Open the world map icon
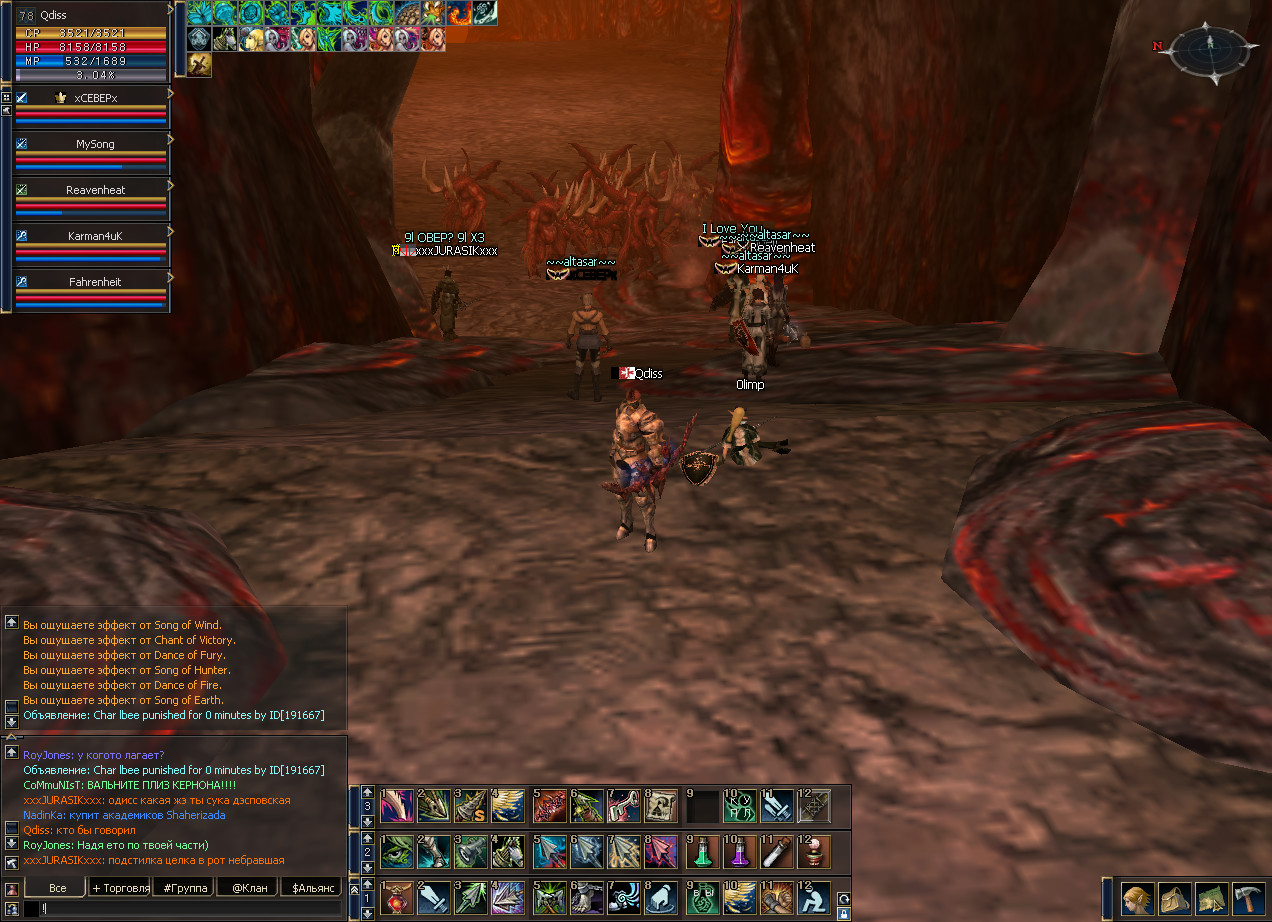This screenshot has width=1272, height=922. click(1211, 898)
